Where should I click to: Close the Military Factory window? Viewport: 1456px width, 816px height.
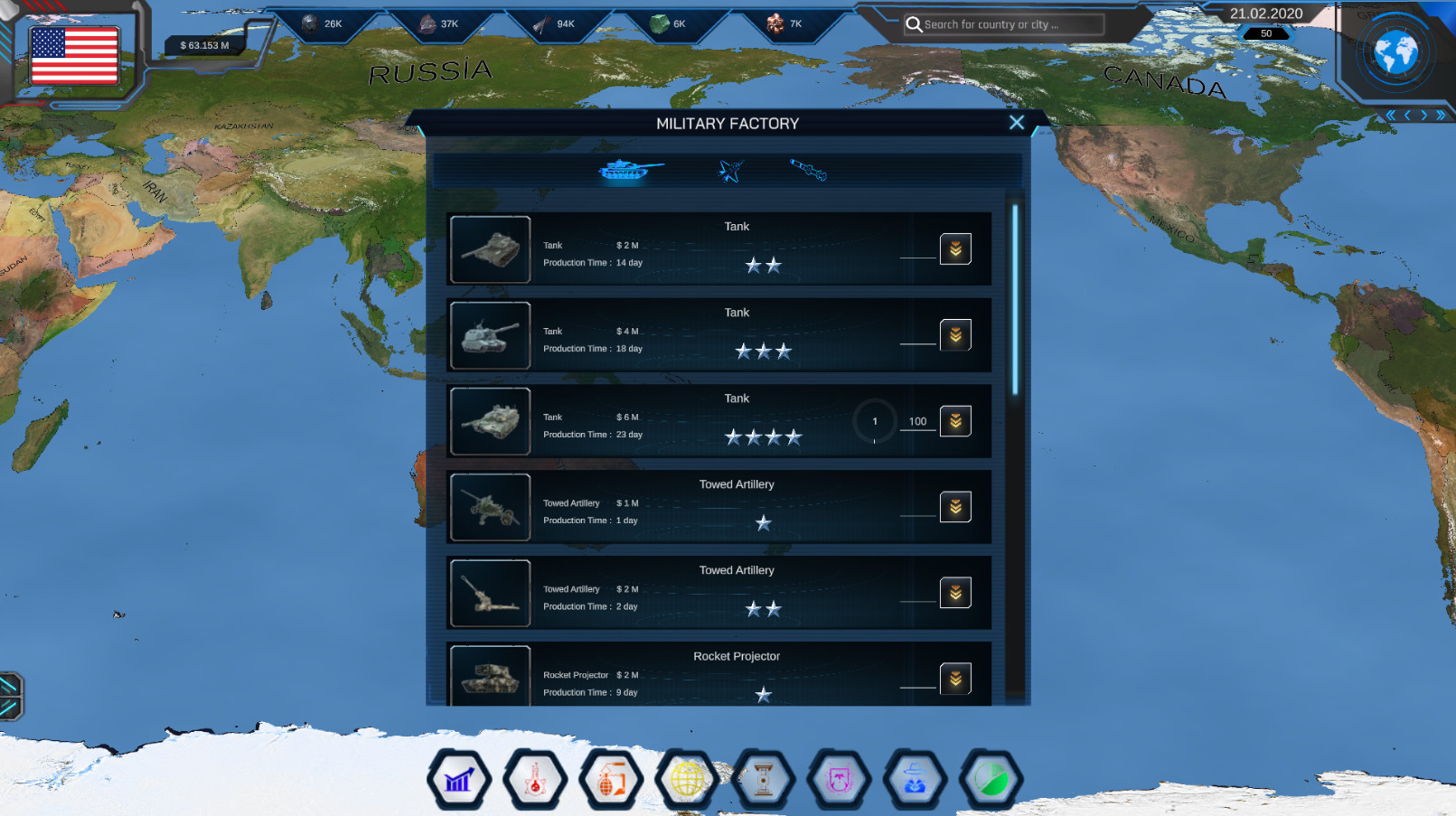tap(1016, 123)
